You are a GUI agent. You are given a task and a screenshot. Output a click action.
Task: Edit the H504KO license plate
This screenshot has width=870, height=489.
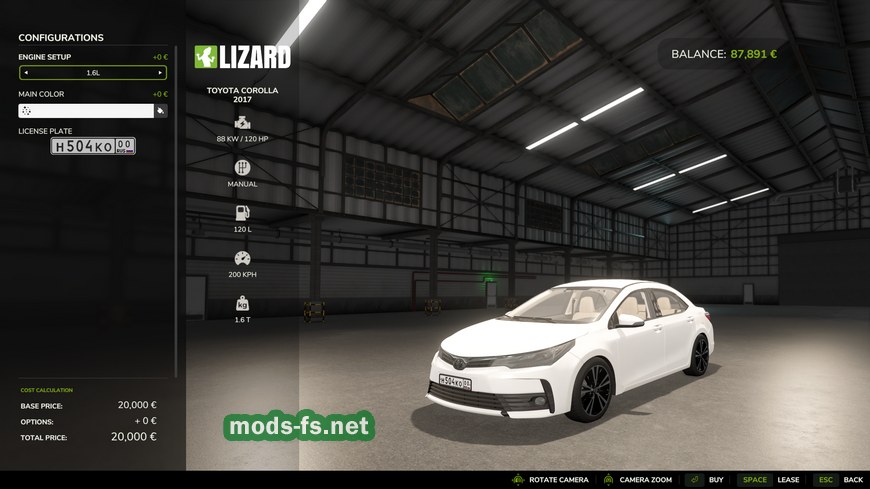[x=93, y=146]
